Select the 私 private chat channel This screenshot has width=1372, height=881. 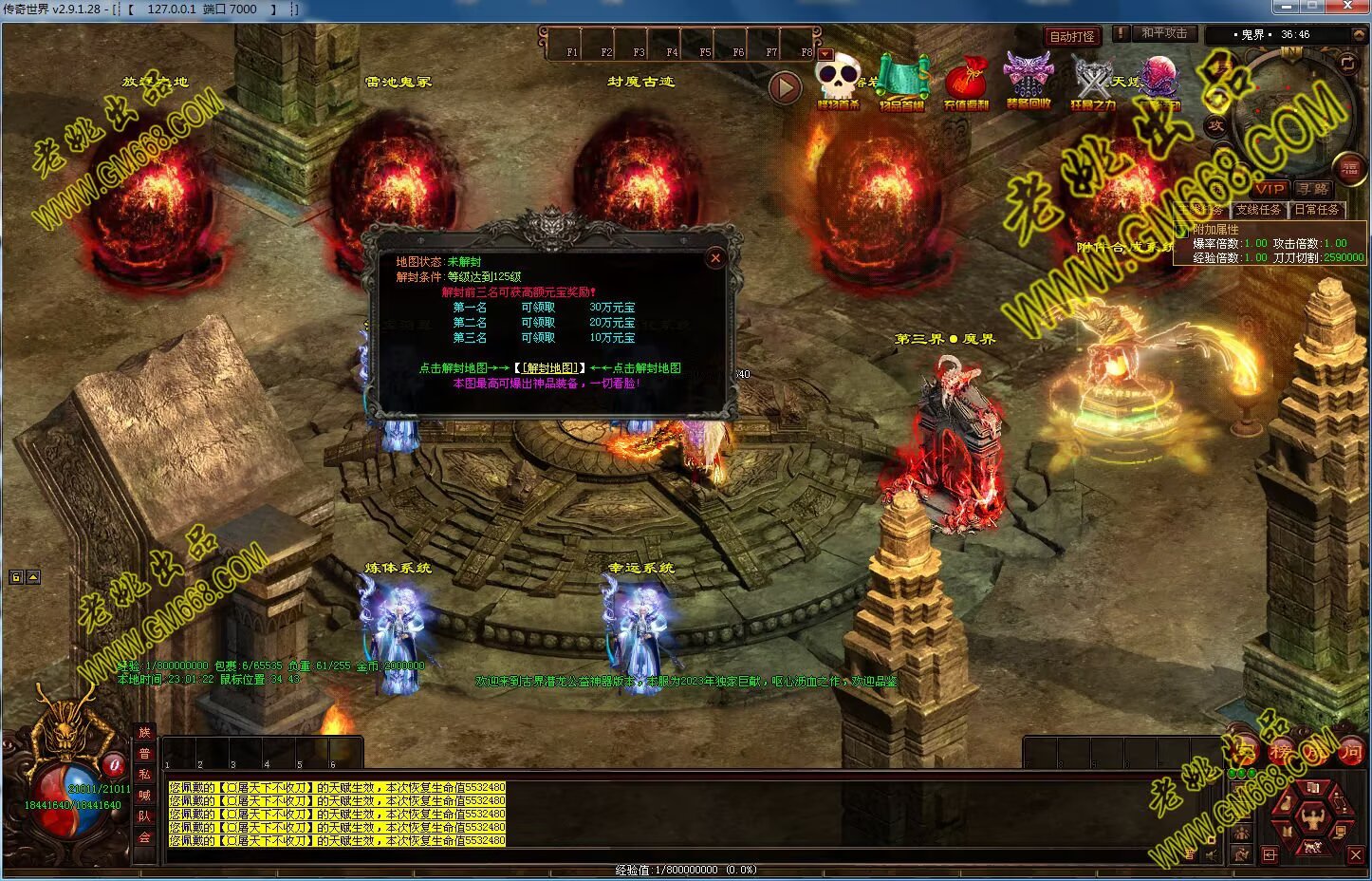pyautogui.click(x=144, y=775)
